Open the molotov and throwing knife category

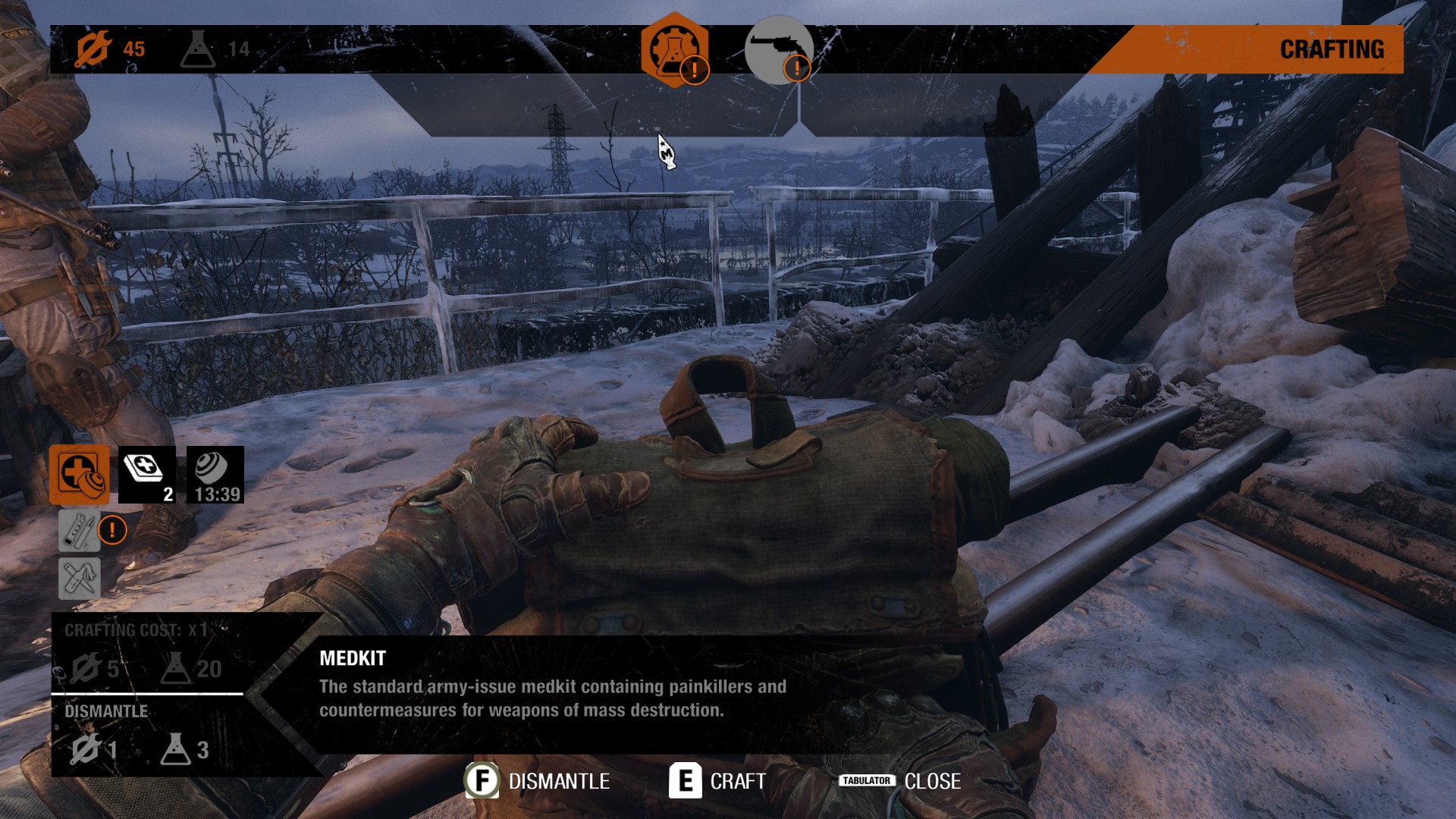tap(79, 579)
